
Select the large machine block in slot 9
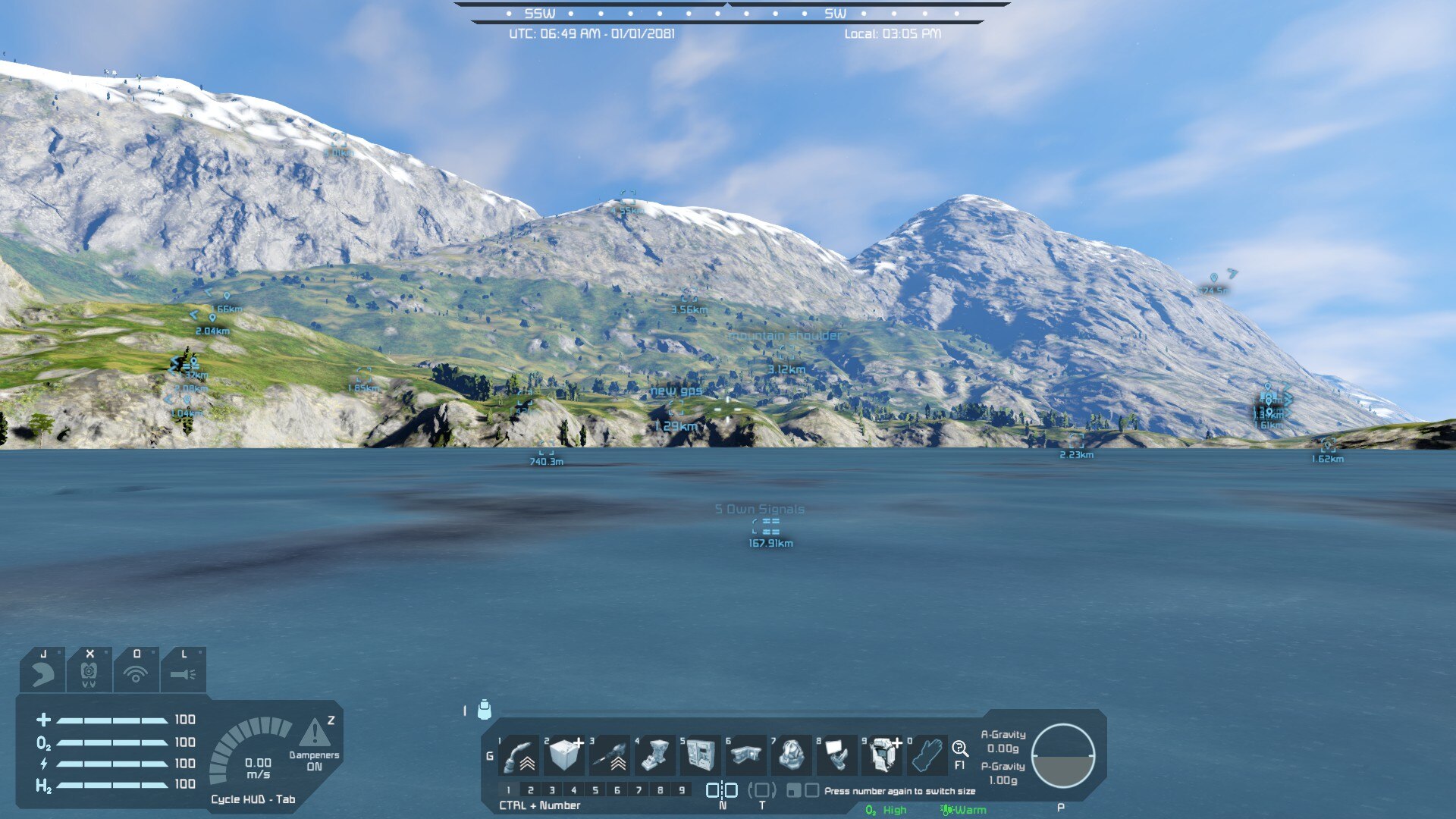coord(883,755)
